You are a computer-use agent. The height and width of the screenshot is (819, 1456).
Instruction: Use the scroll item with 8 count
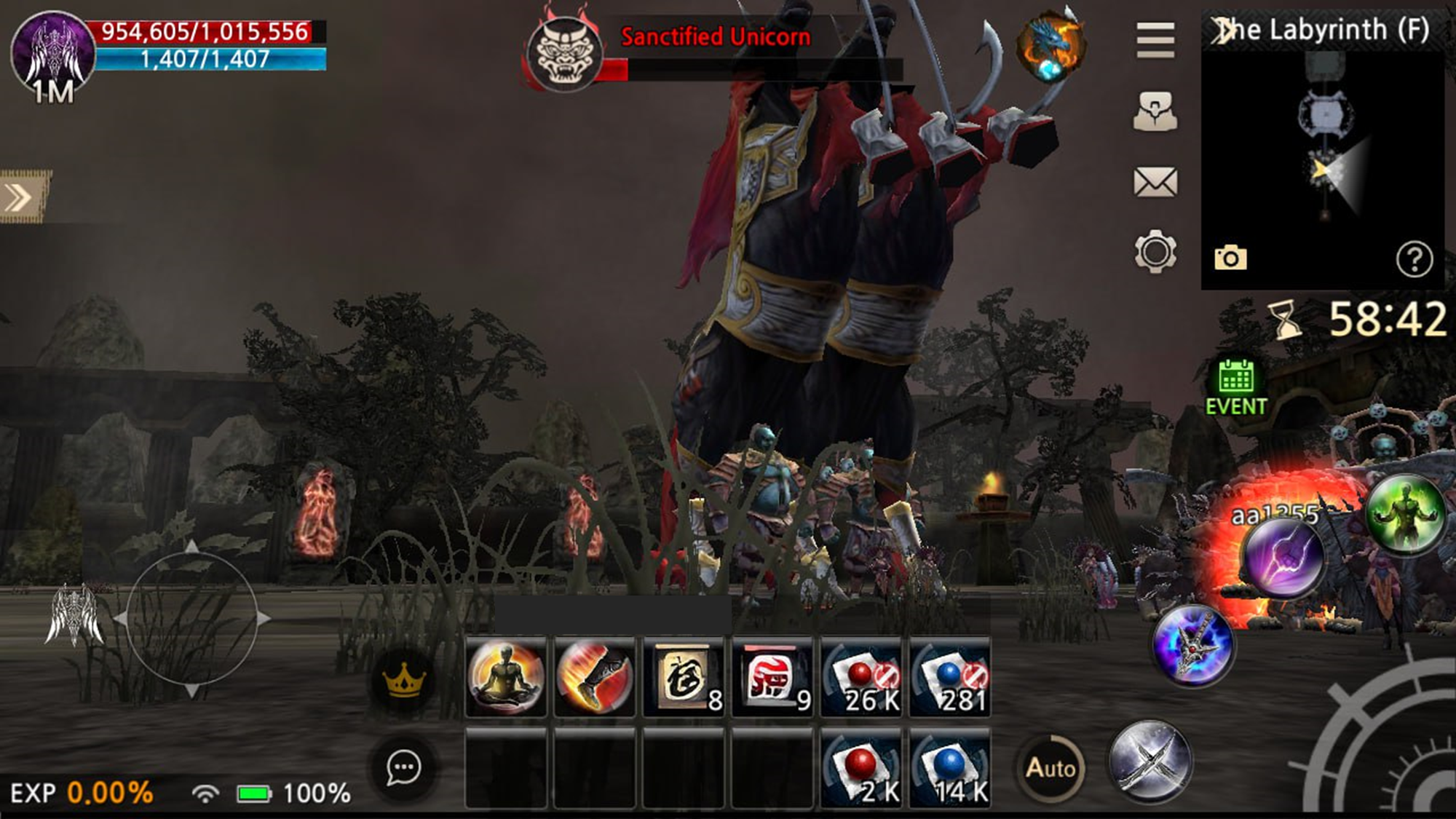(684, 678)
